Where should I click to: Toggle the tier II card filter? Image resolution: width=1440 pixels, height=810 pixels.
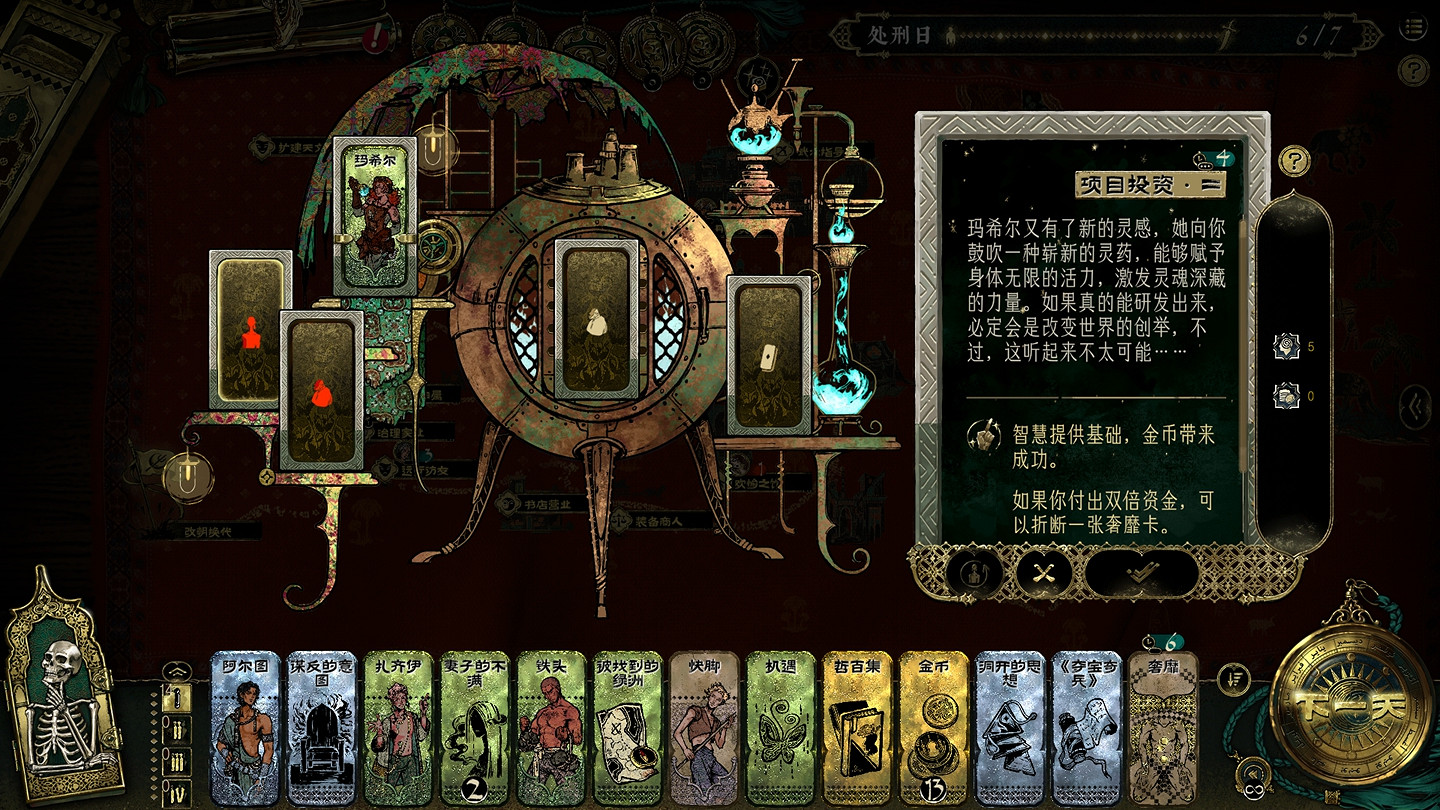(x=178, y=730)
